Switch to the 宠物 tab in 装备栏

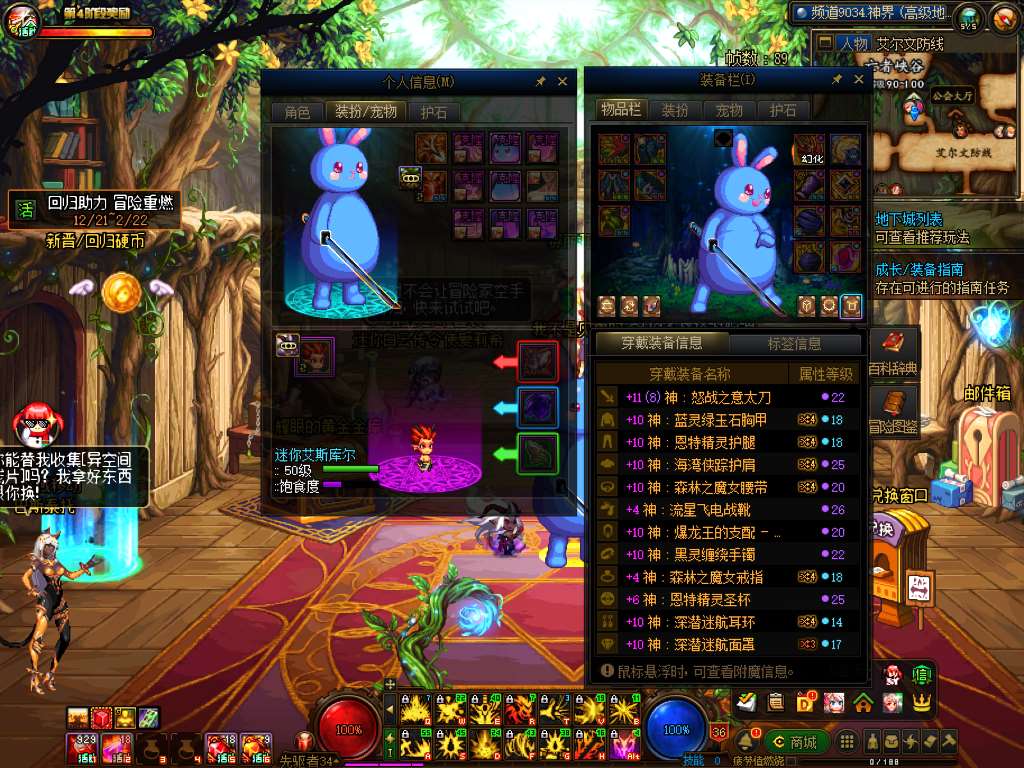pos(729,110)
